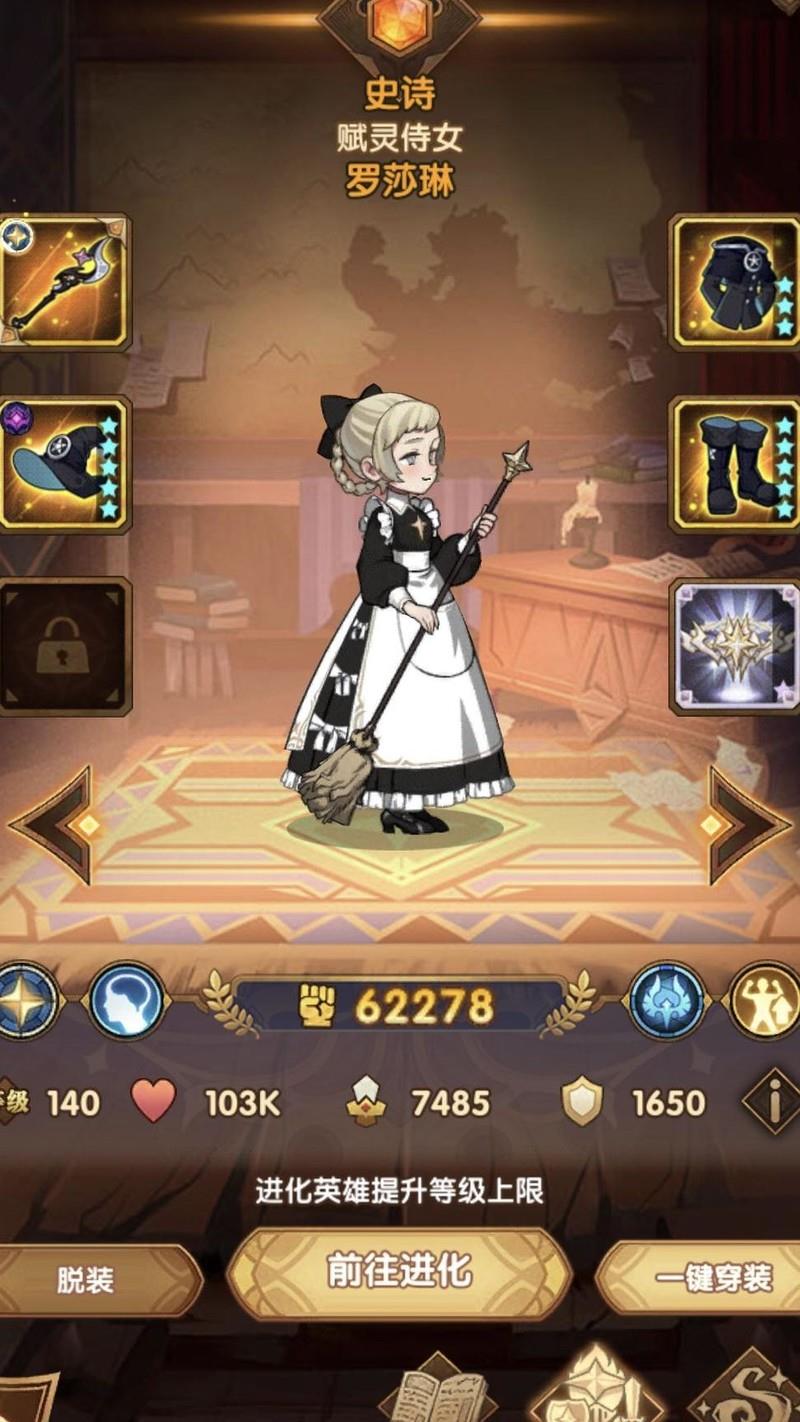The width and height of the screenshot is (800, 1422).
Task: Open the head silhouette skill icon
Action: point(127,1000)
